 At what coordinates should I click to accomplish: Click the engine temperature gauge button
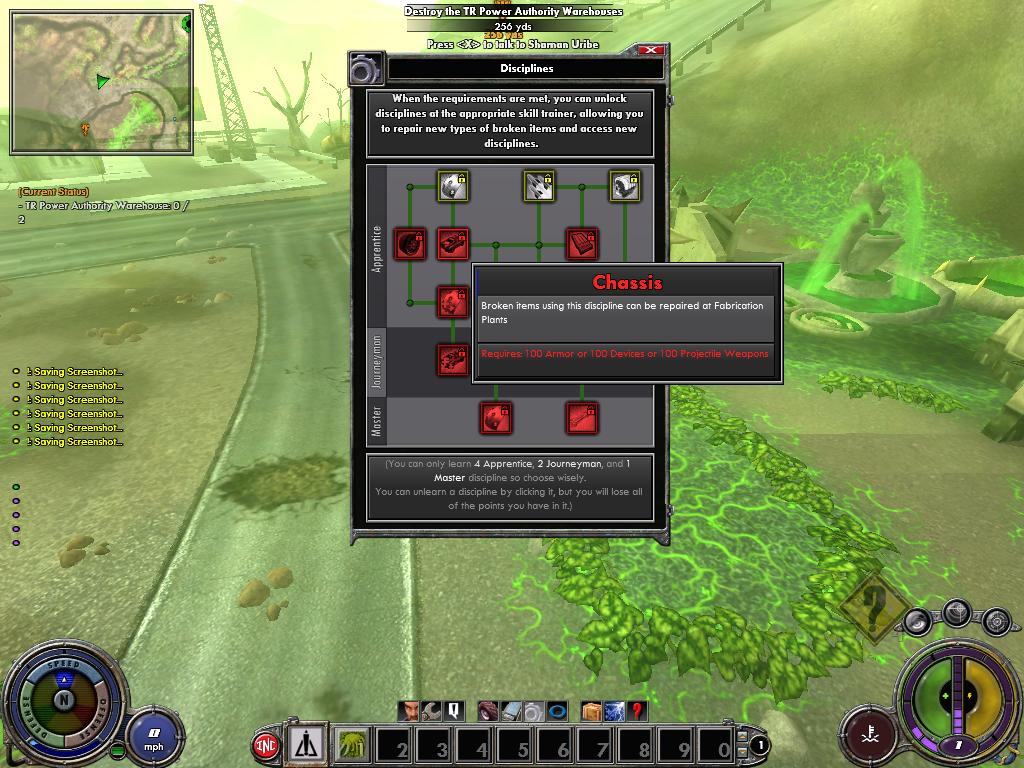tap(867, 732)
